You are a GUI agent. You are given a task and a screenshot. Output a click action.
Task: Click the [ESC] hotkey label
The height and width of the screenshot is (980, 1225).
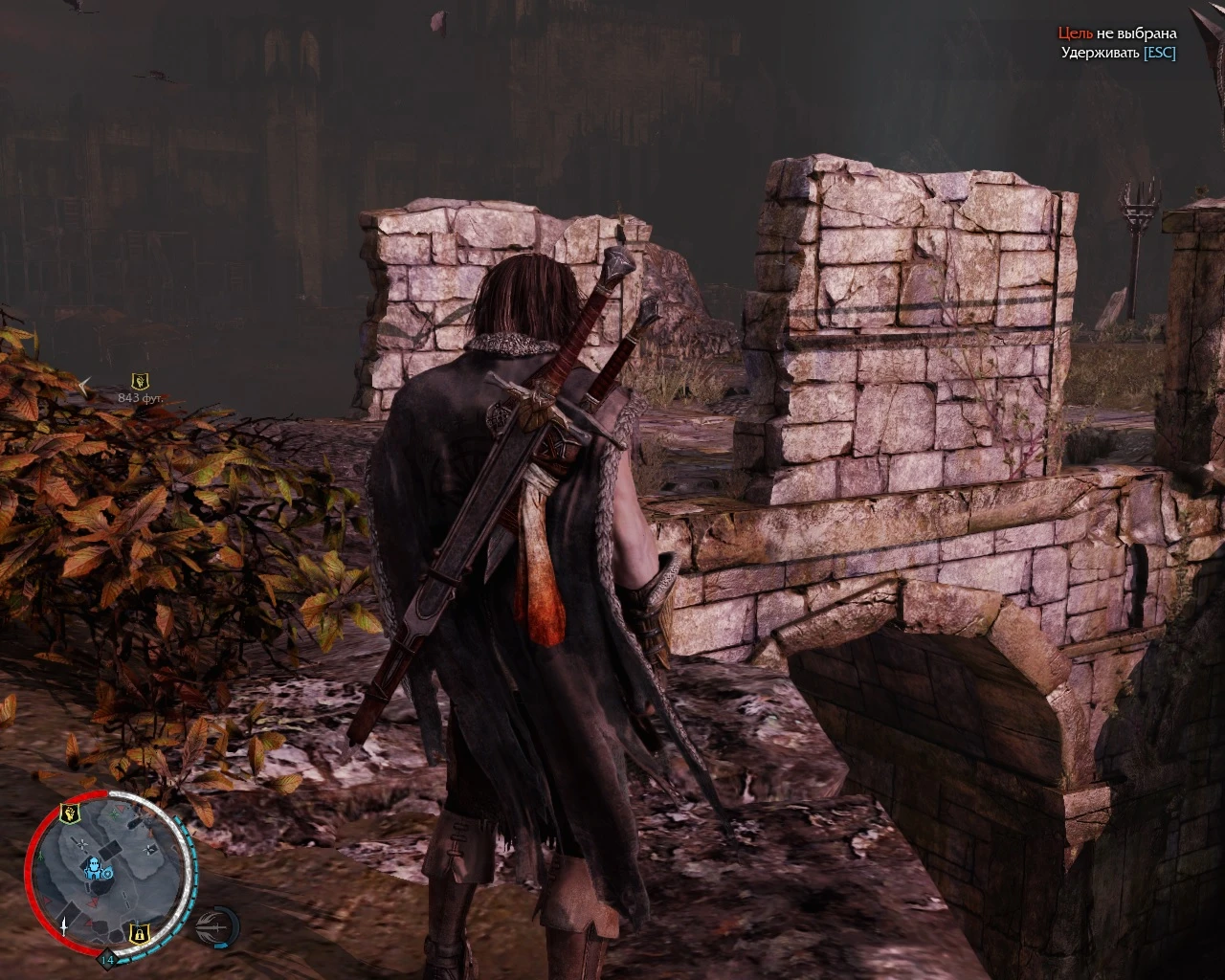pos(1159,52)
